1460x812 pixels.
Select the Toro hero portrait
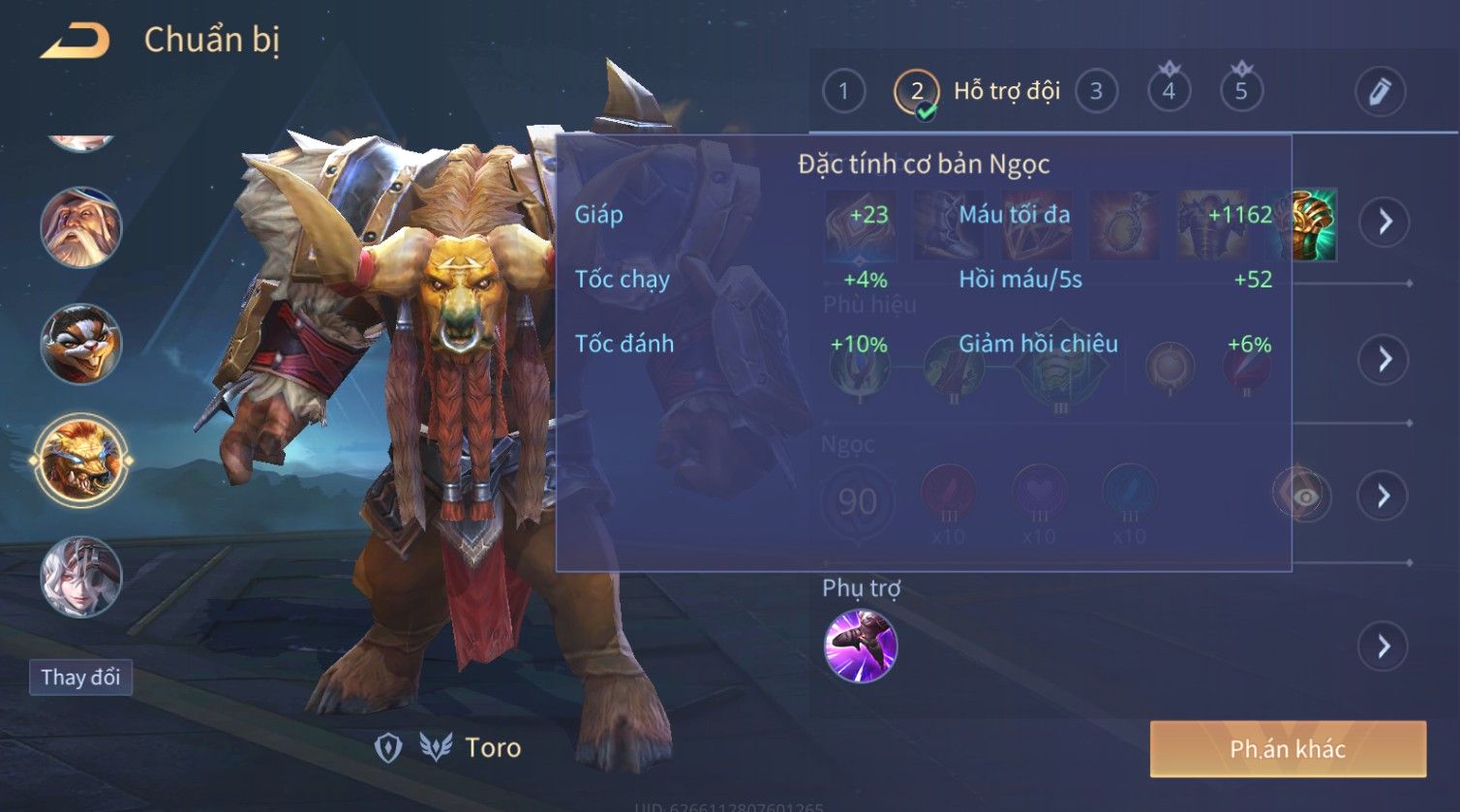pos(80,461)
